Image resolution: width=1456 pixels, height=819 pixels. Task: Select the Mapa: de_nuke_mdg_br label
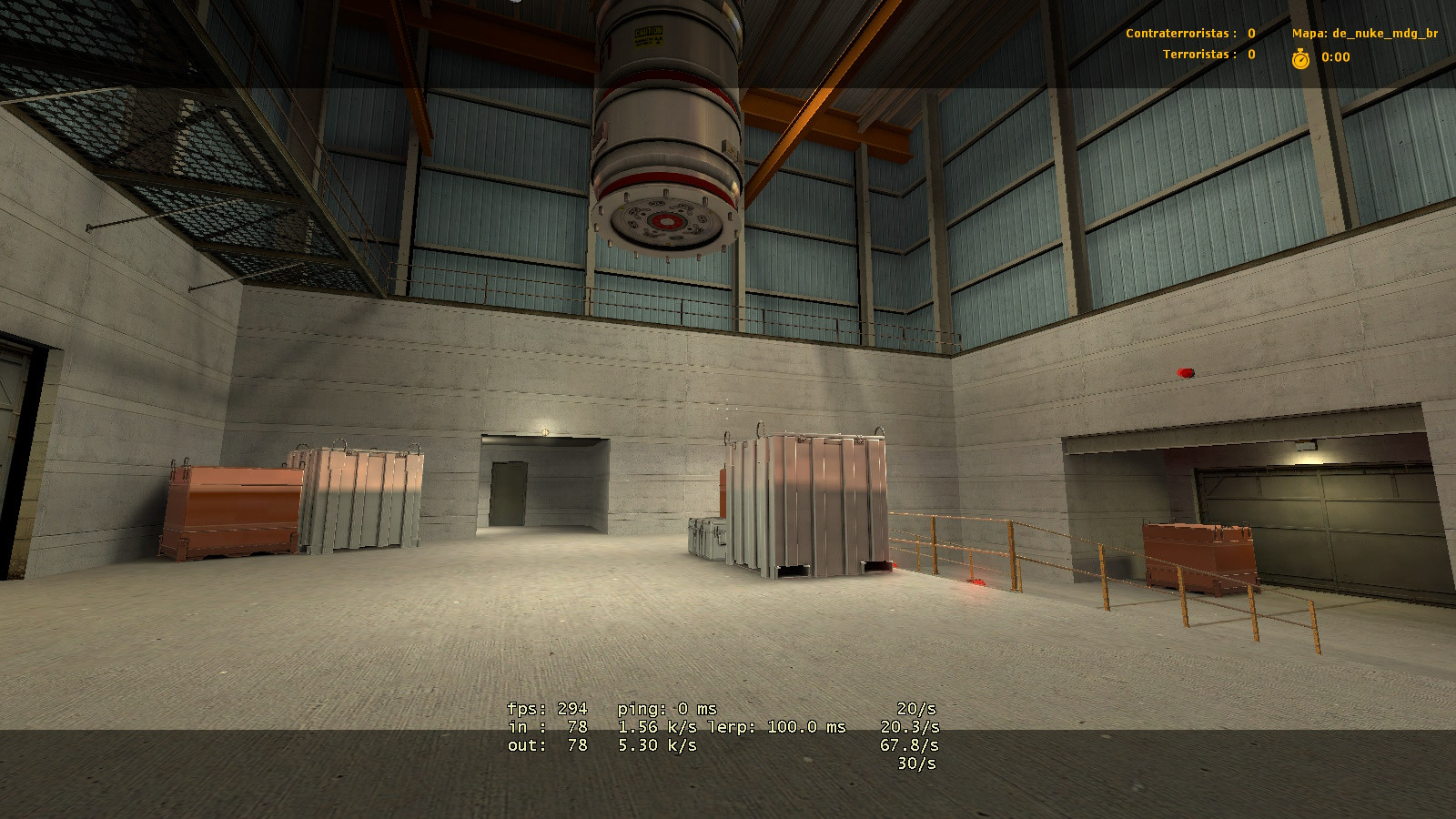point(1365,35)
